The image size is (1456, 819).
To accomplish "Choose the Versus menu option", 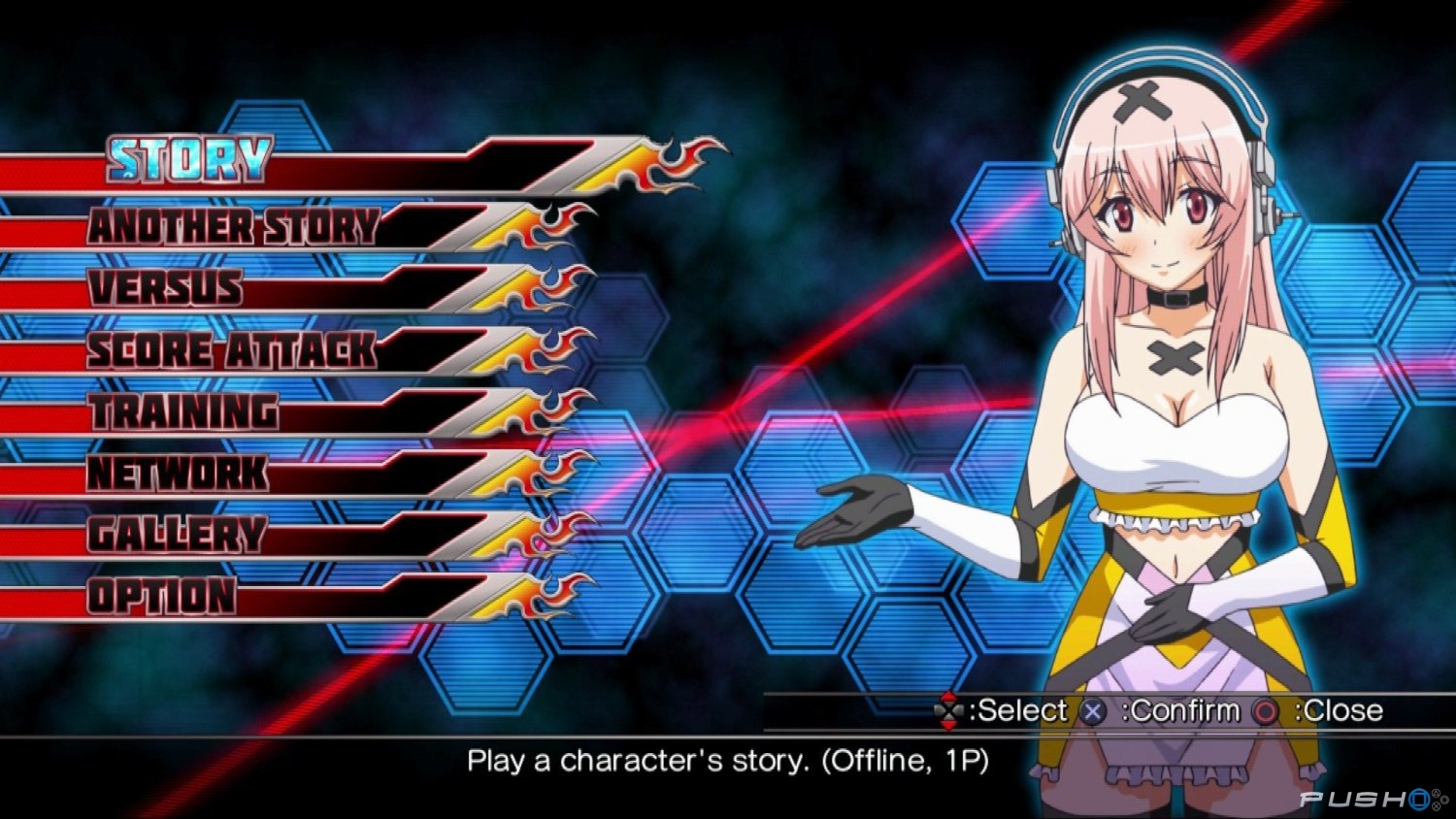I will pos(165,288).
